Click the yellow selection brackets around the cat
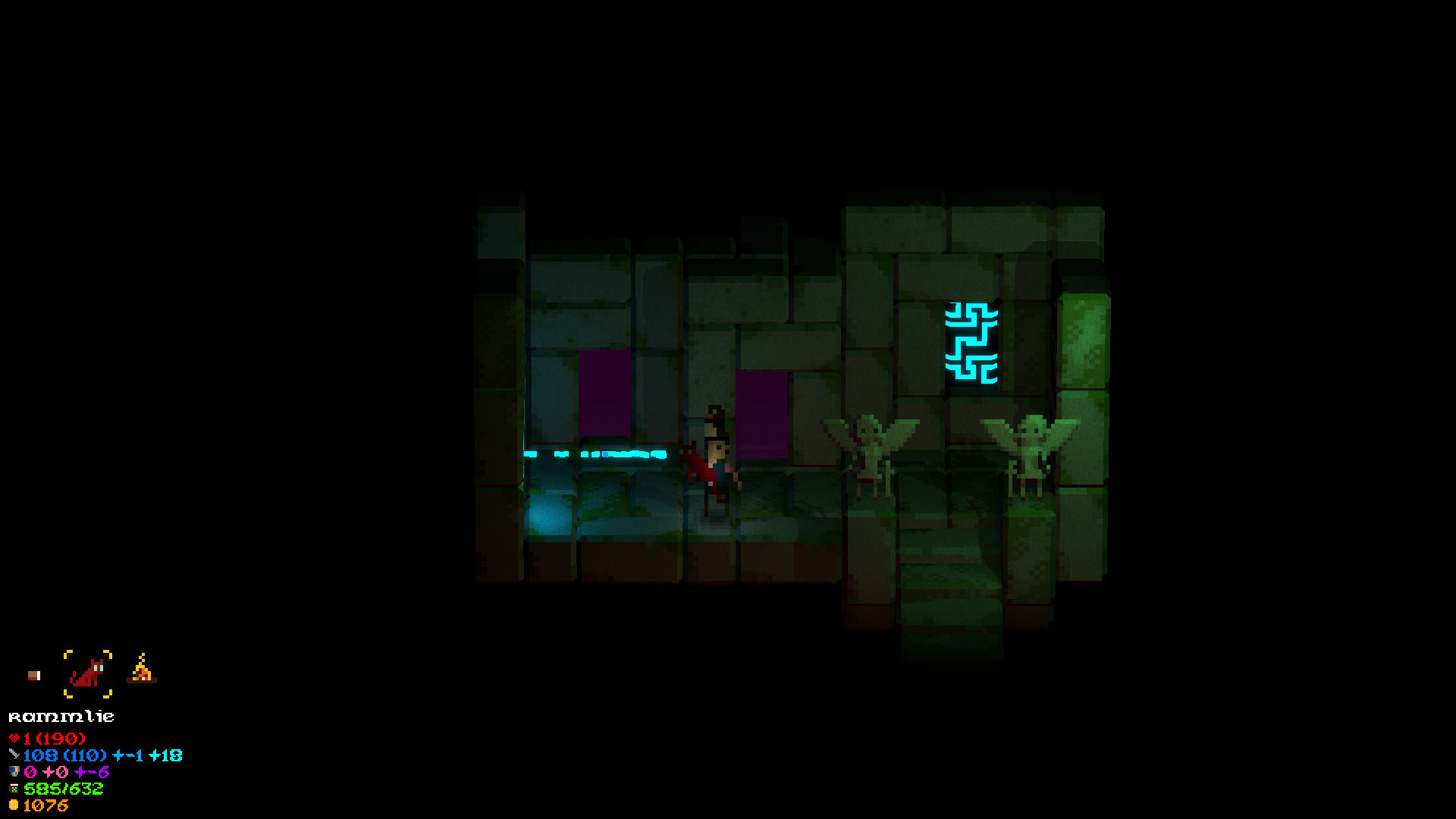 [x=67, y=653]
